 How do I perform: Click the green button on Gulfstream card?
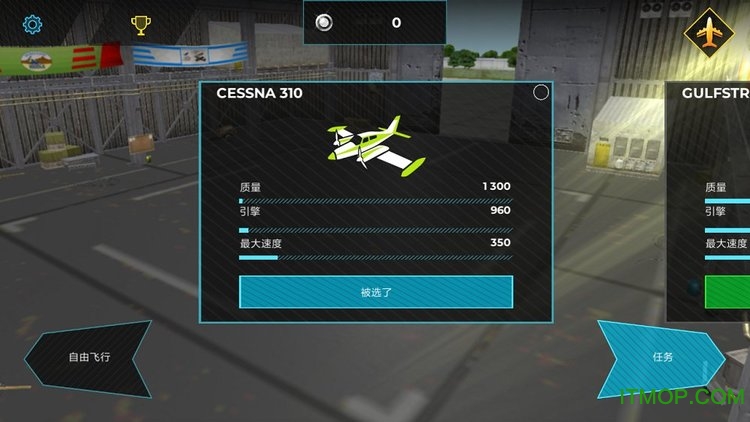tap(727, 292)
